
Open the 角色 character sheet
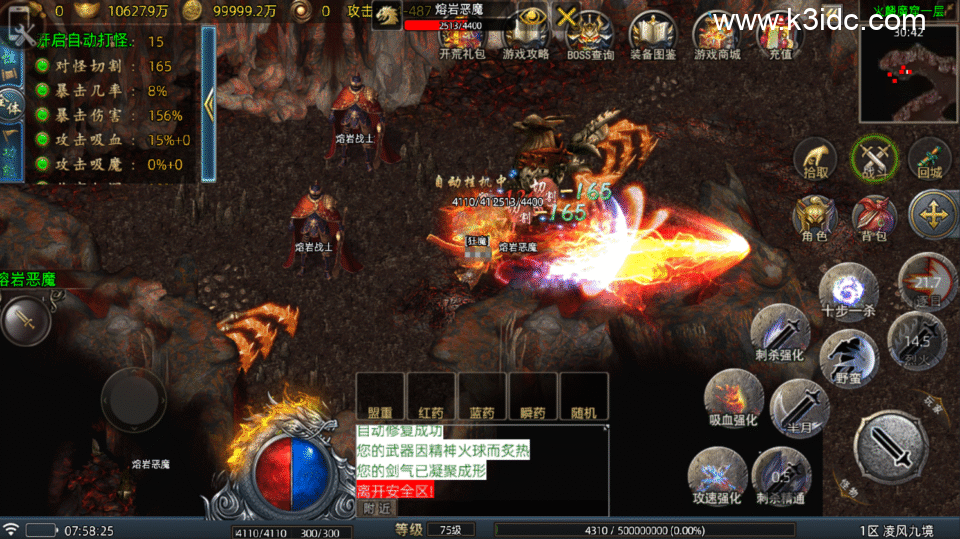click(x=815, y=217)
